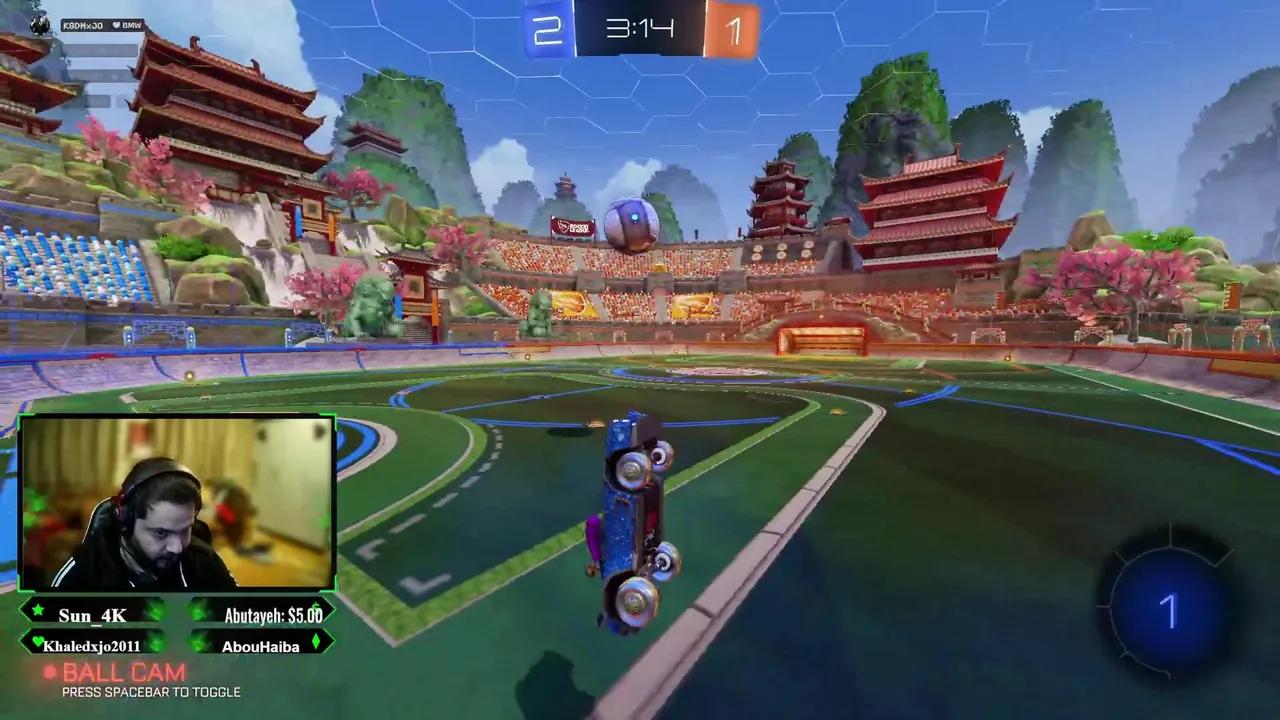
Task: Click the green diamond icon beside AbouHaiba
Action: (x=316, y=644)
